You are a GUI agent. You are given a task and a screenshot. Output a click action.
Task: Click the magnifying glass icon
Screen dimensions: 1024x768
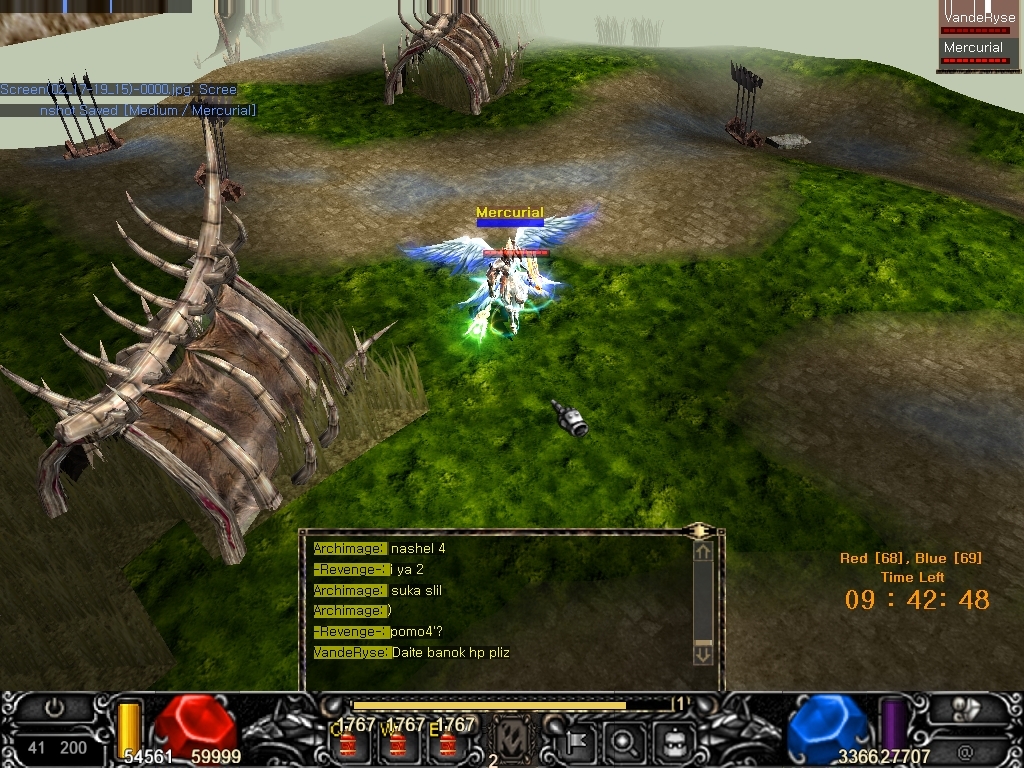(x=624, y=742)
